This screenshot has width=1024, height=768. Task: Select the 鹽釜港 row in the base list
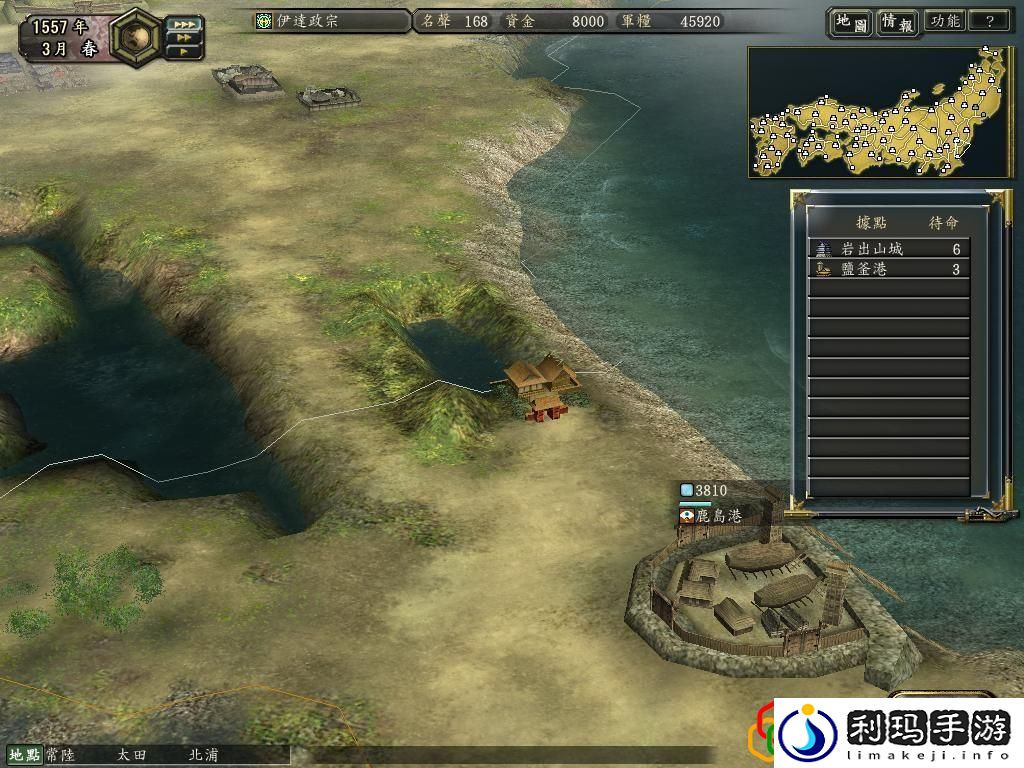click(x=888, y=269)
